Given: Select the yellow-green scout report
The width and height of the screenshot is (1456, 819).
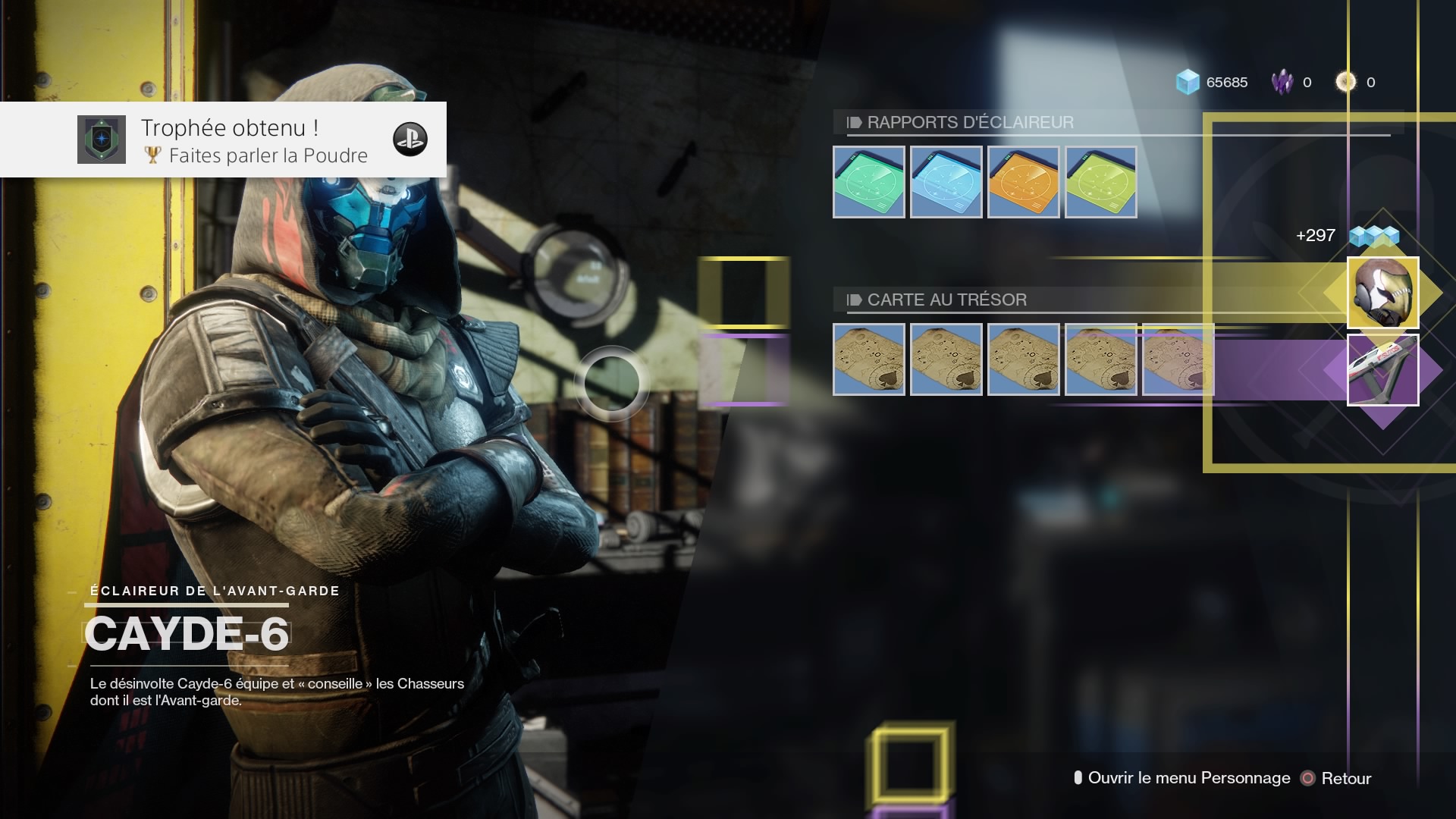Looking at the screenshot, I should 1100,182.
